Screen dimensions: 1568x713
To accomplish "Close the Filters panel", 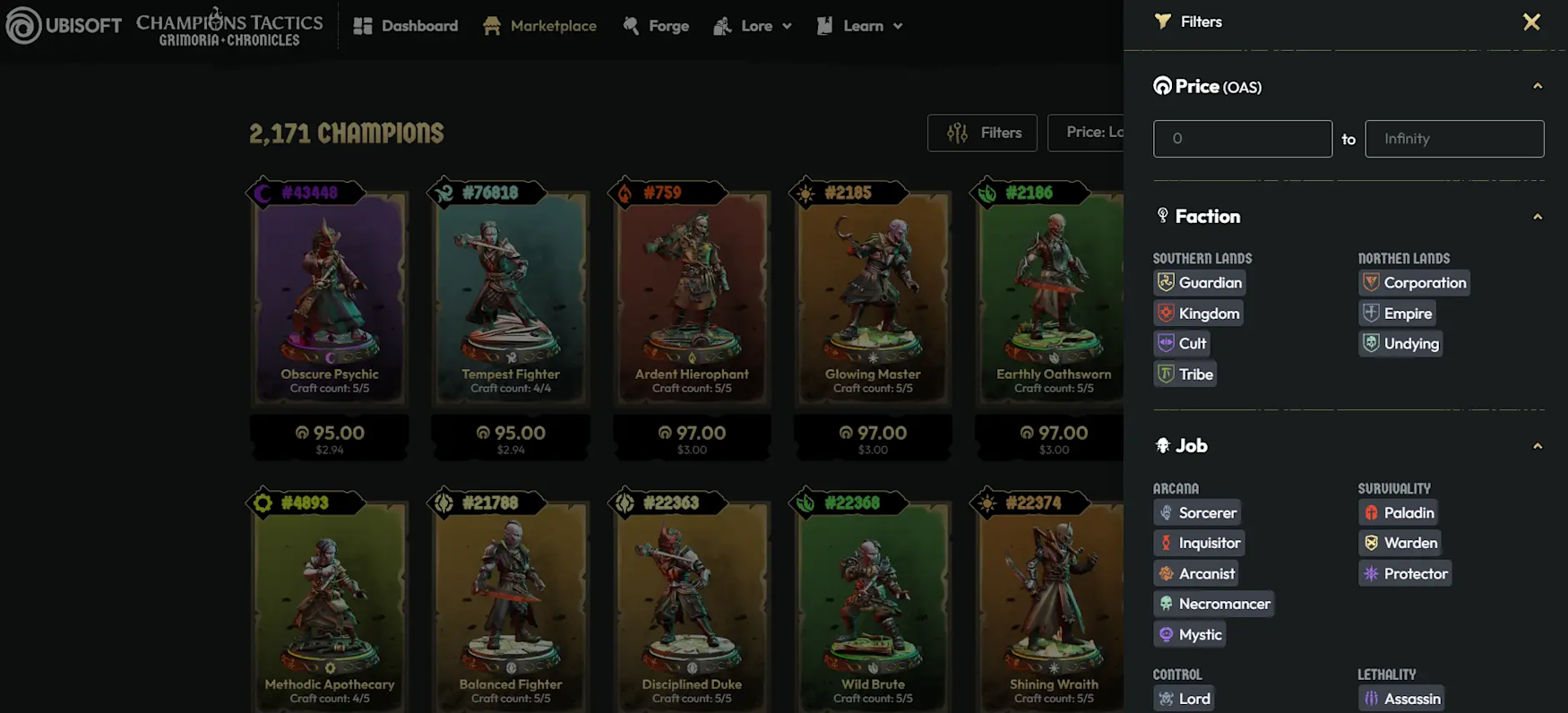I will point(1531,22).
